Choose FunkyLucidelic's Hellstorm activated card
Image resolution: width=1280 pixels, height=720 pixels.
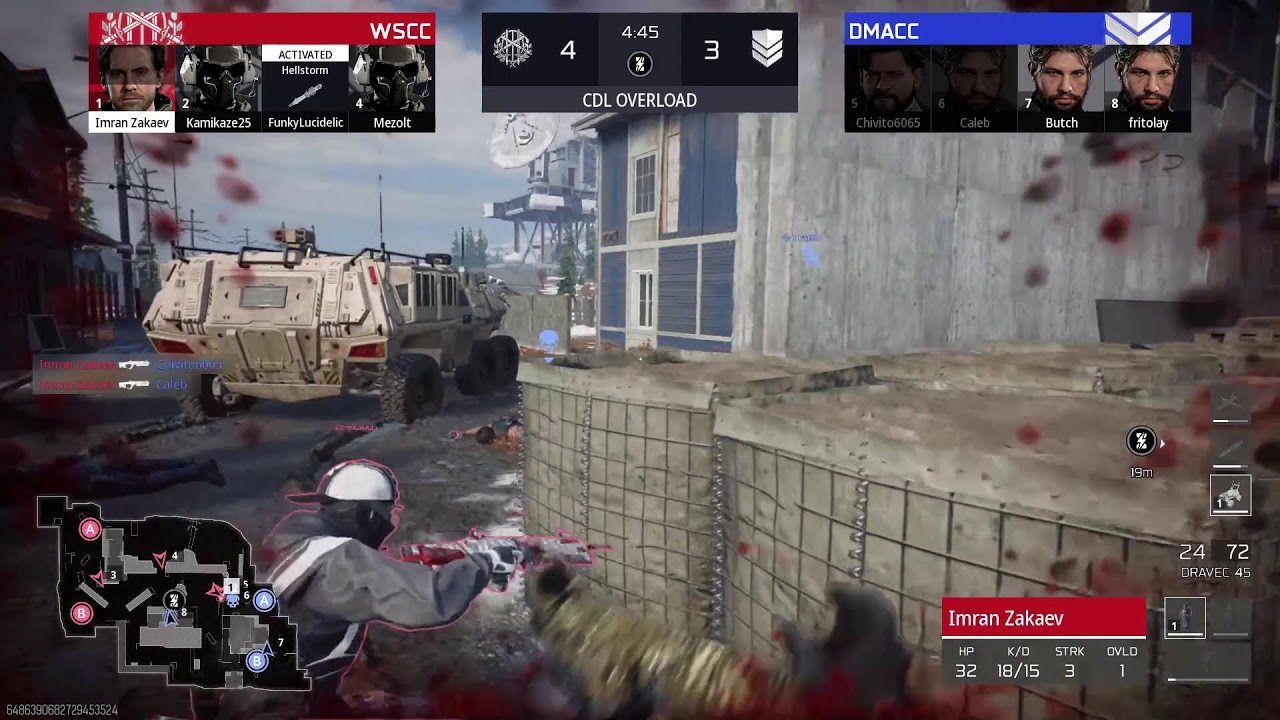click(305, 88)
